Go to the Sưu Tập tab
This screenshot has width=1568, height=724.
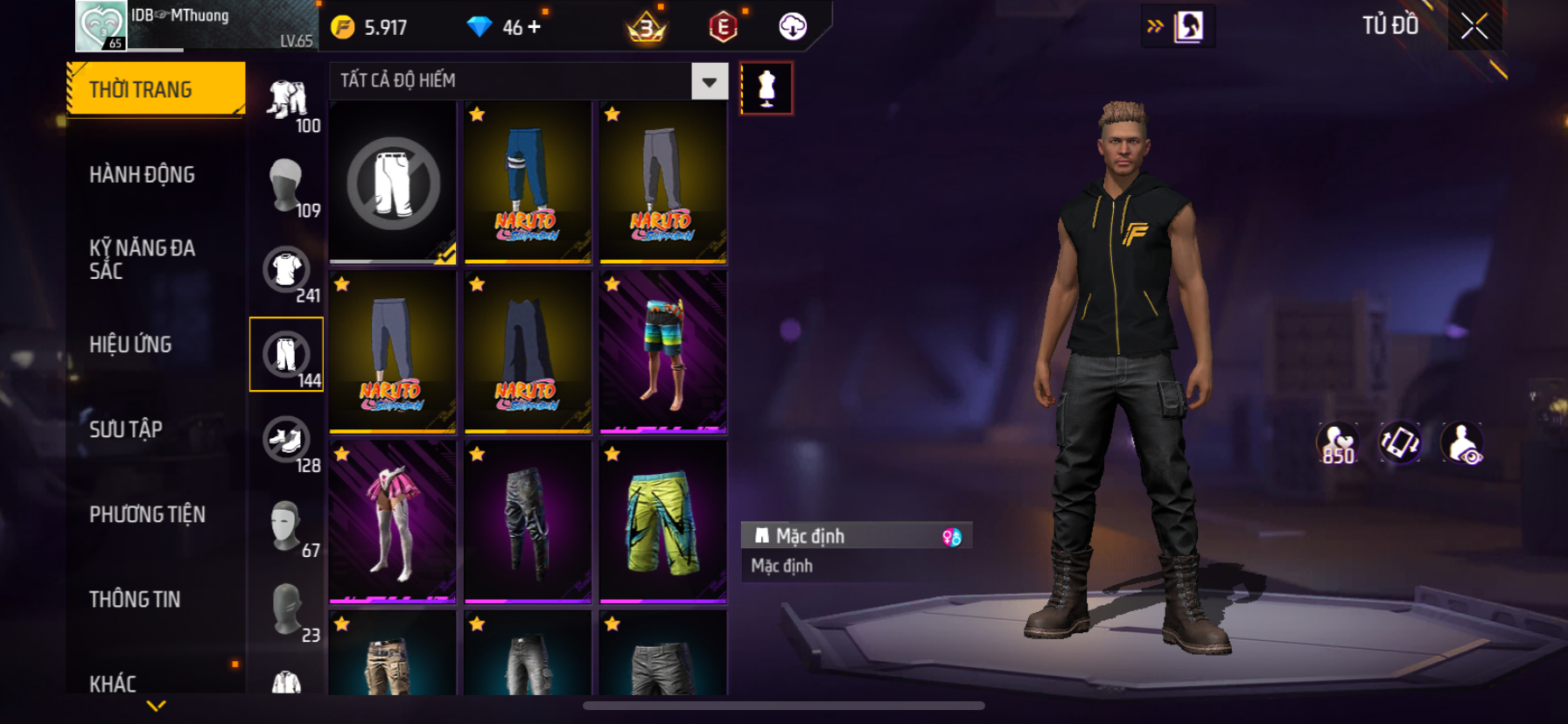(126, 429)
